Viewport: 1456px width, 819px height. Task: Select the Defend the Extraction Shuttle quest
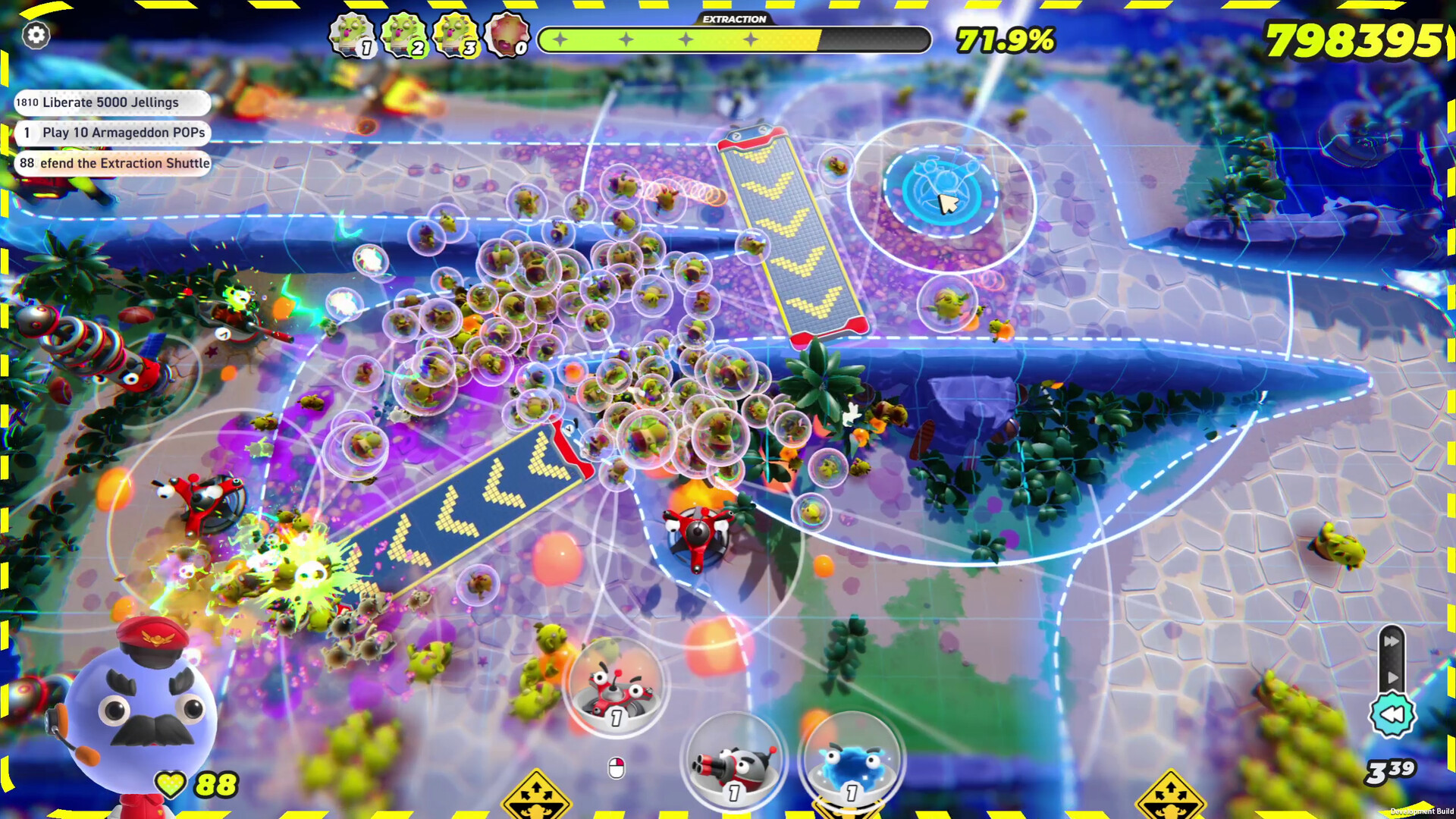112,163
